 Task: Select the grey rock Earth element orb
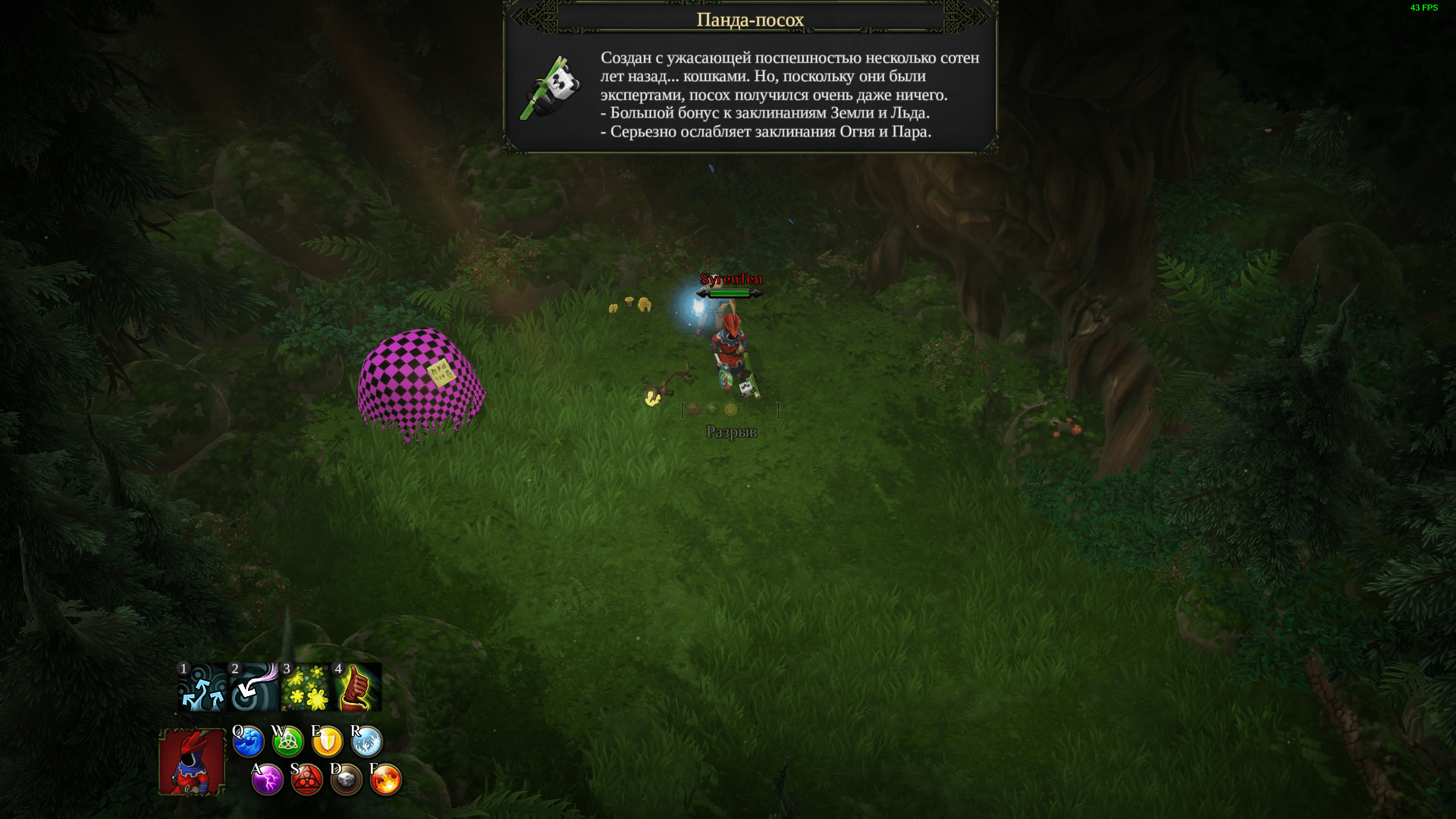(x=347, y=780)
